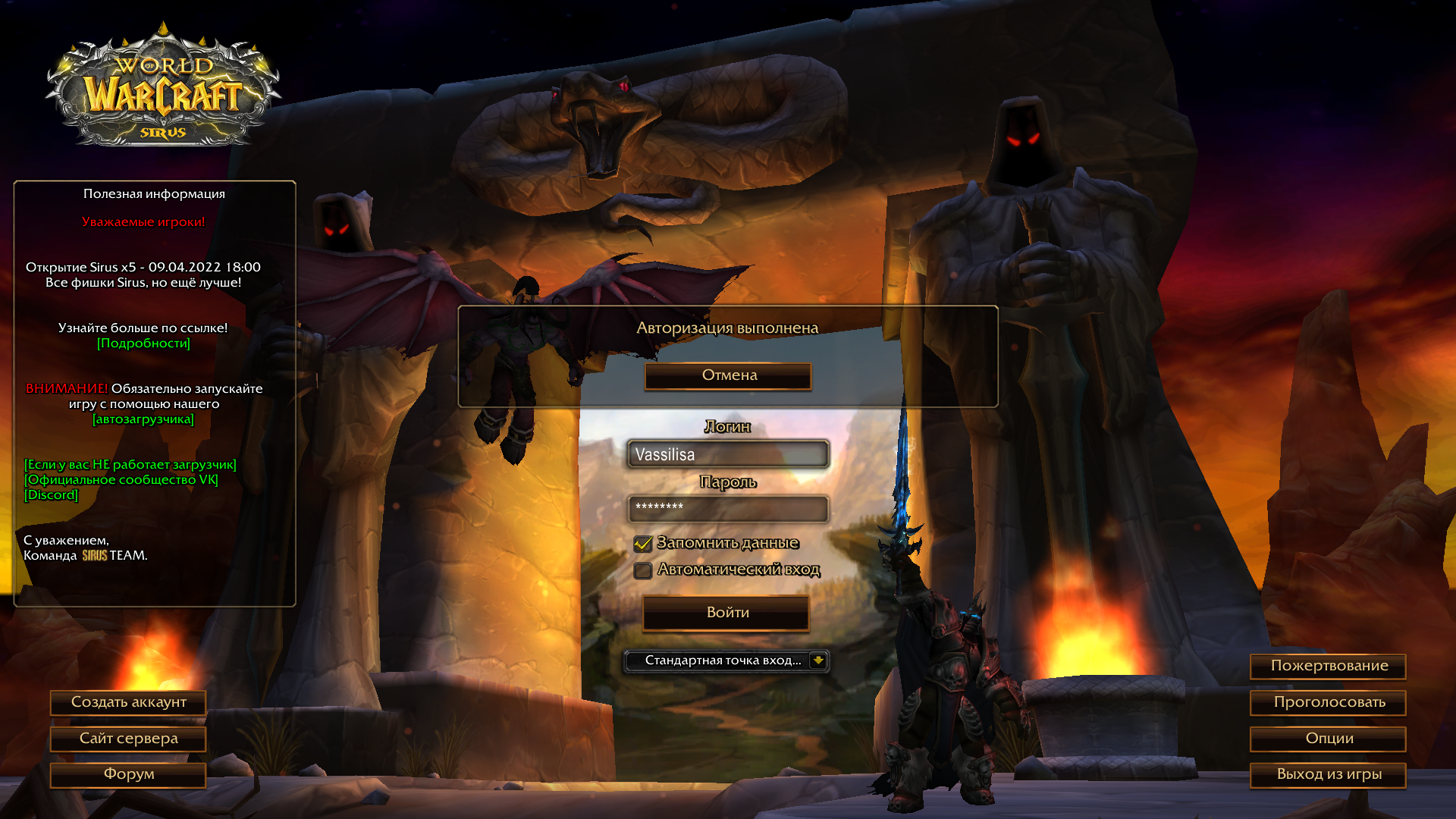Follow the [Подробности] details link
This screenshot has width=1456, height=819.
tap(143, 344)
